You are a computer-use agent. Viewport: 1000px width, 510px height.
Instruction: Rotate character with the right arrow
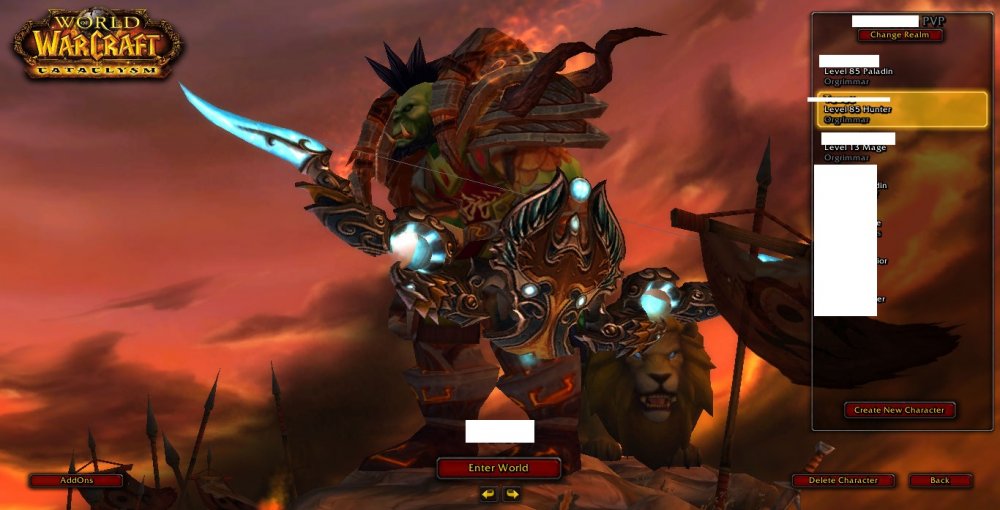[511, 494]
